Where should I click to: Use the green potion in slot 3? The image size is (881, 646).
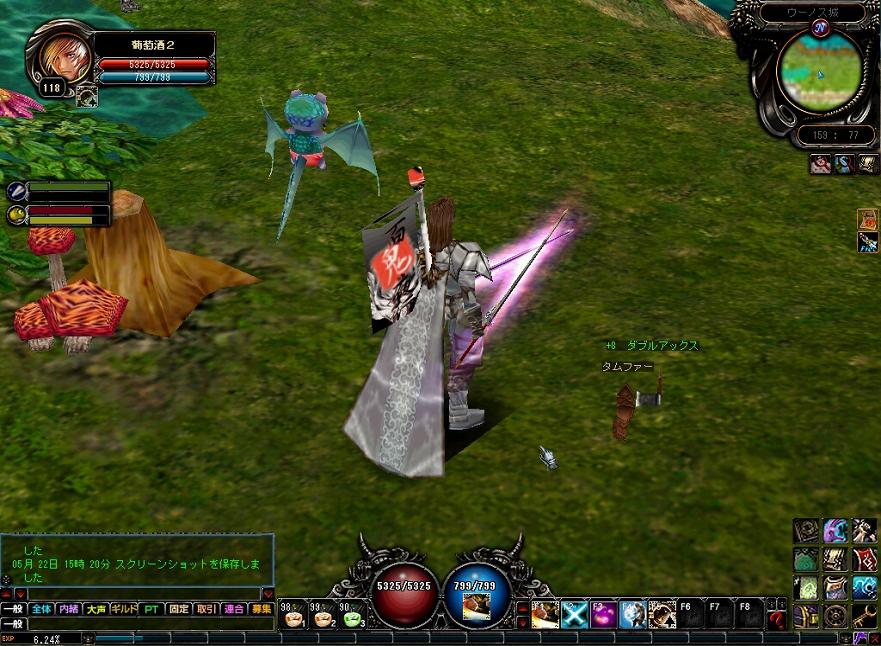pos(352,617)
